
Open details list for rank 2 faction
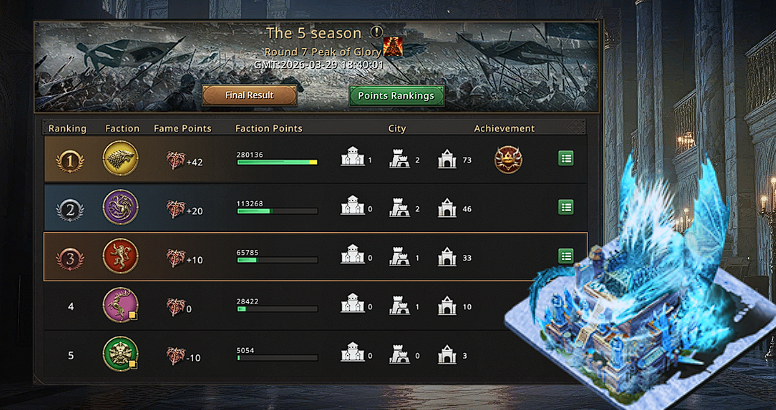click(566, 207)
